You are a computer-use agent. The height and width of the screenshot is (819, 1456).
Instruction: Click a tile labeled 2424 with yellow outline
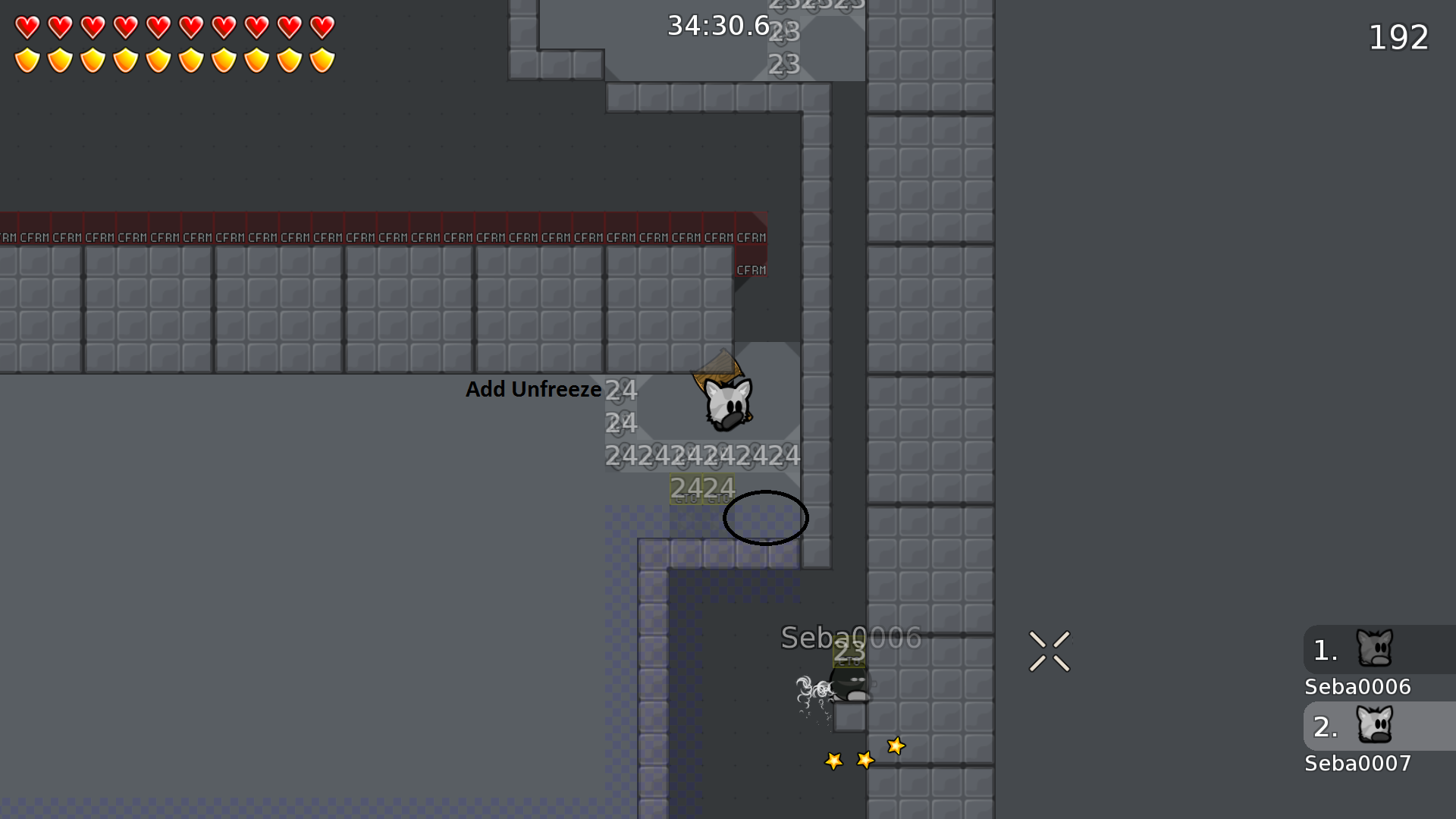(x=701, y=488)
